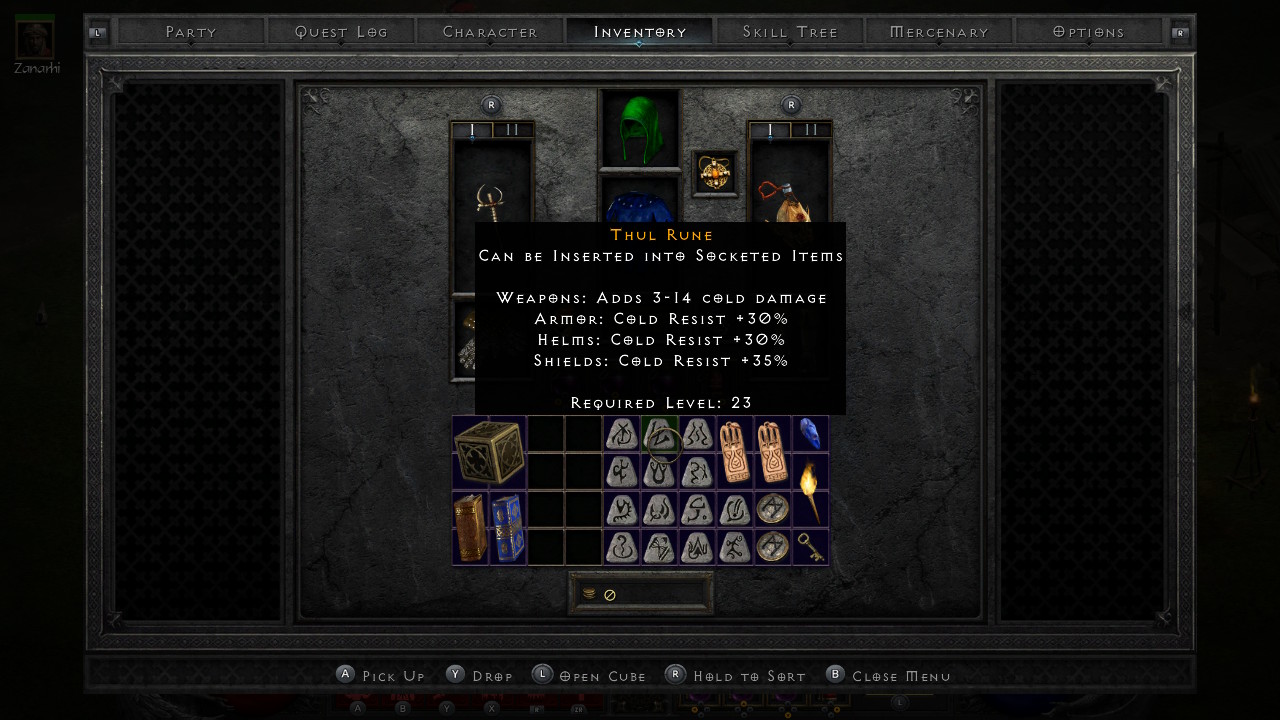Click the blue tome in inventory
The height and width of the screenshot is (720, 1280).
coord(507,527)
